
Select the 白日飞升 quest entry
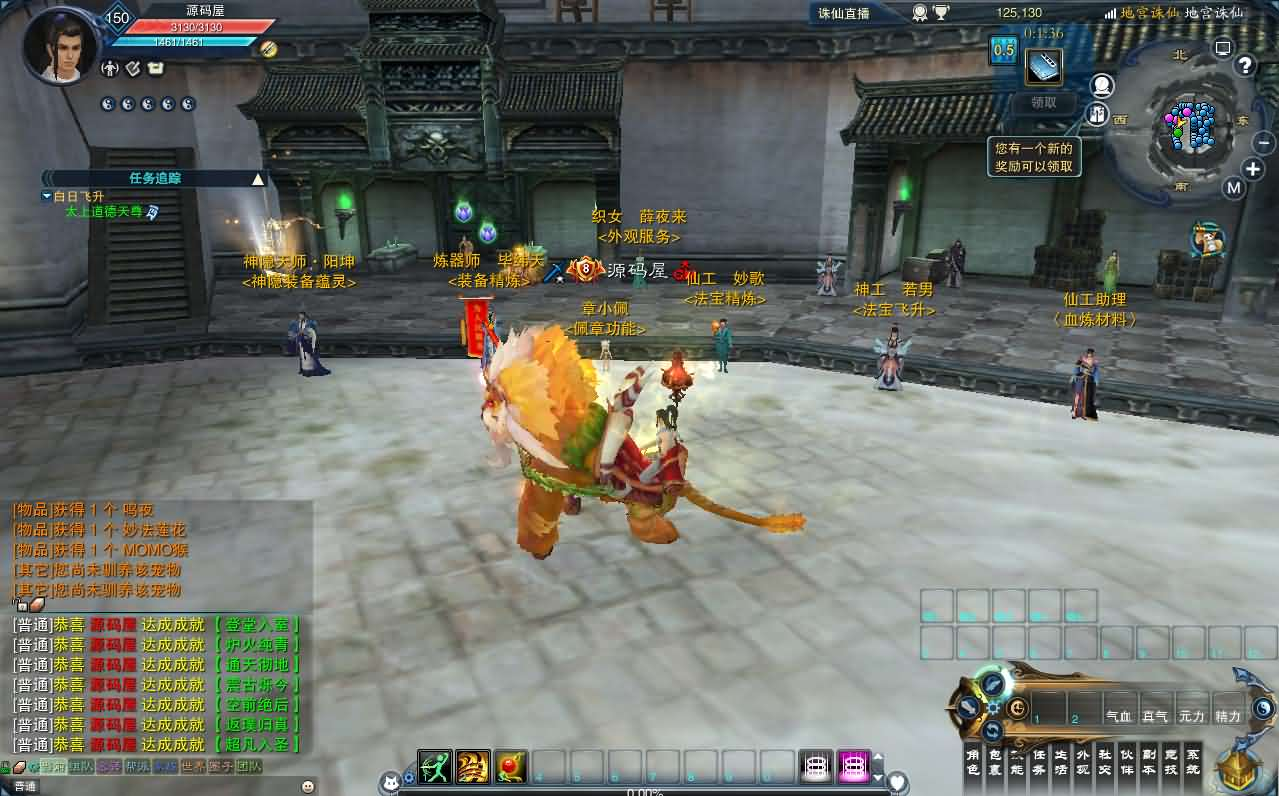pos(78,197)
